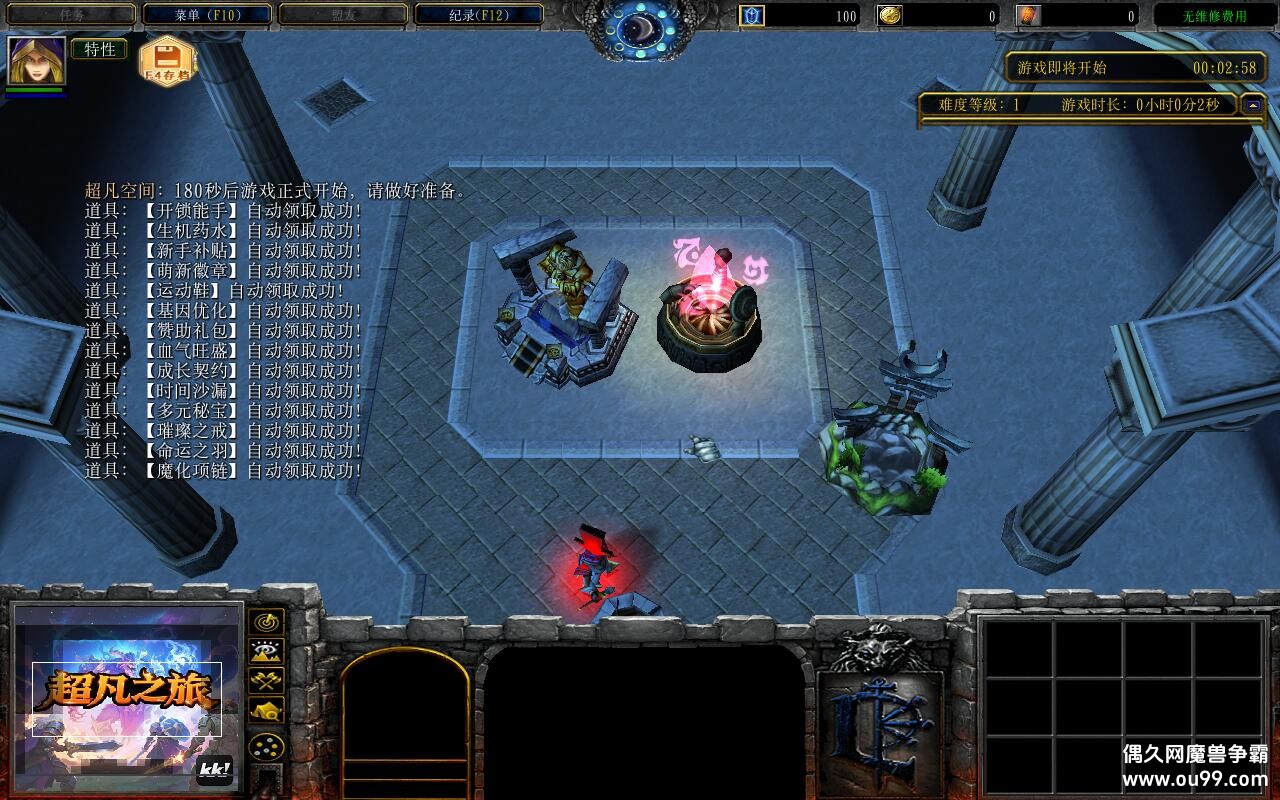Click the minimap ping signal icon

pos(266,621)
